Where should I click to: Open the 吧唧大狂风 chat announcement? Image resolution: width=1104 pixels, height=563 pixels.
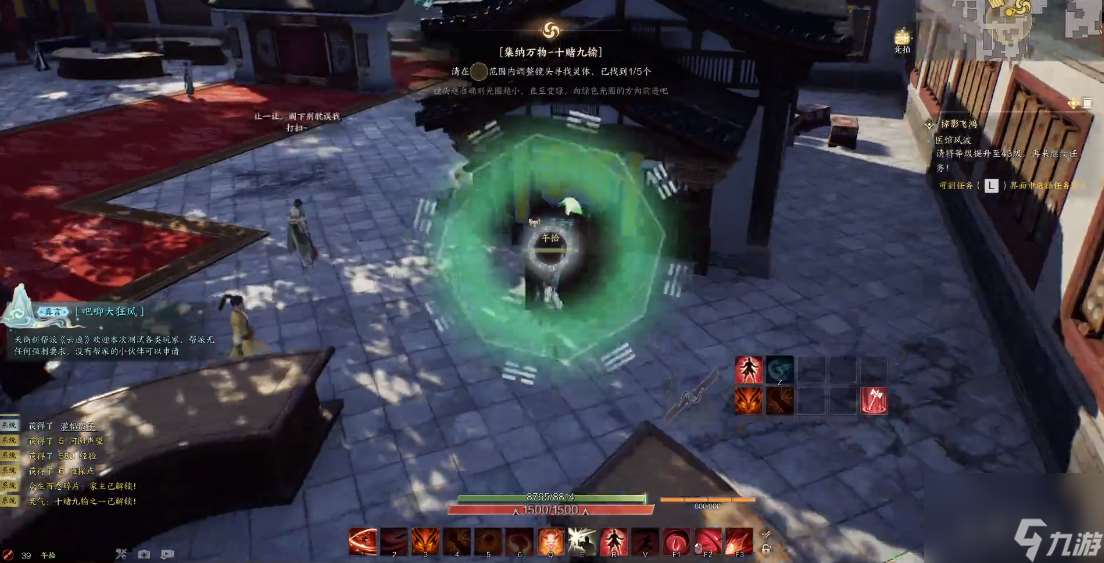pyautogui.click(x=109, y=311)
